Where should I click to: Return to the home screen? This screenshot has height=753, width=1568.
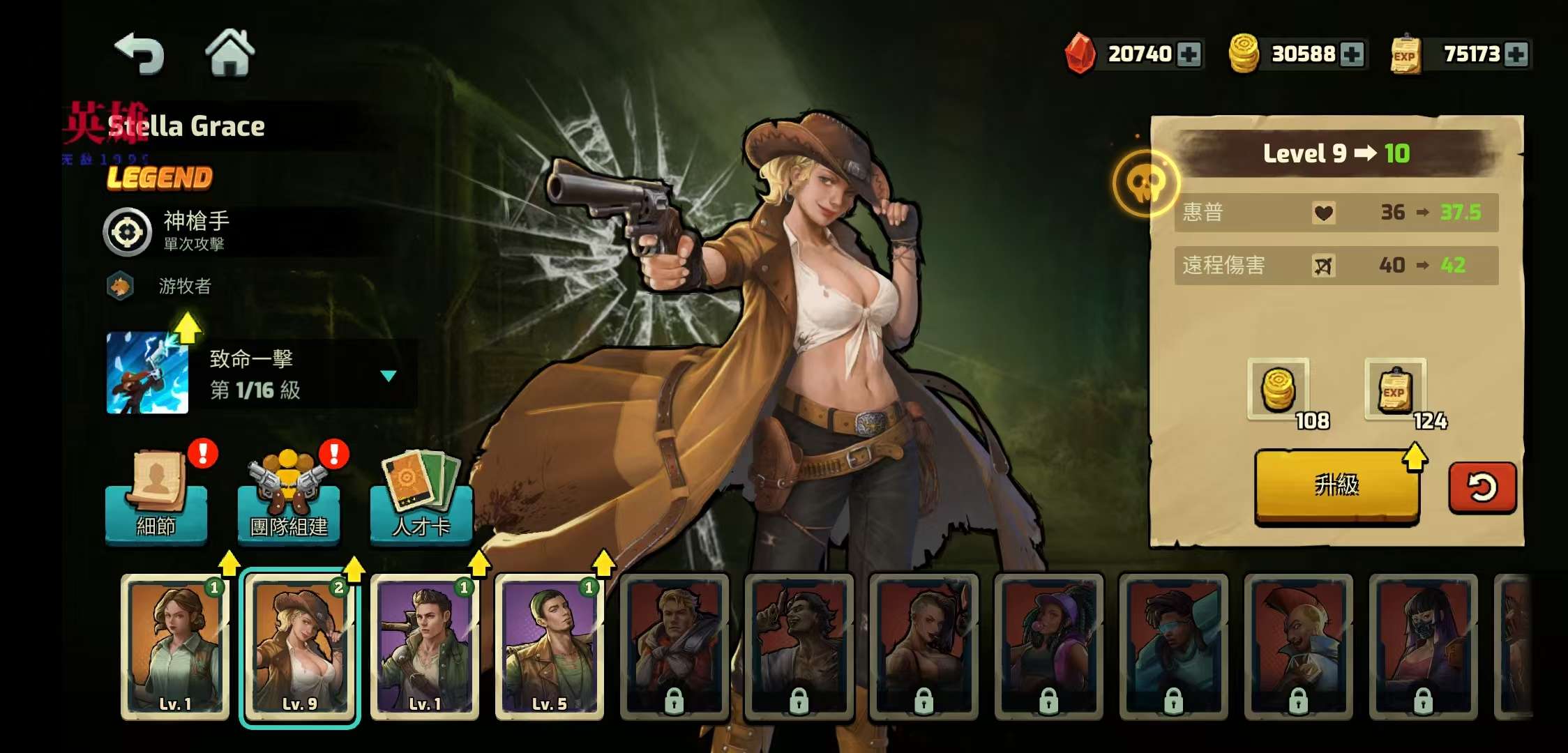click(x=229, y=52)
